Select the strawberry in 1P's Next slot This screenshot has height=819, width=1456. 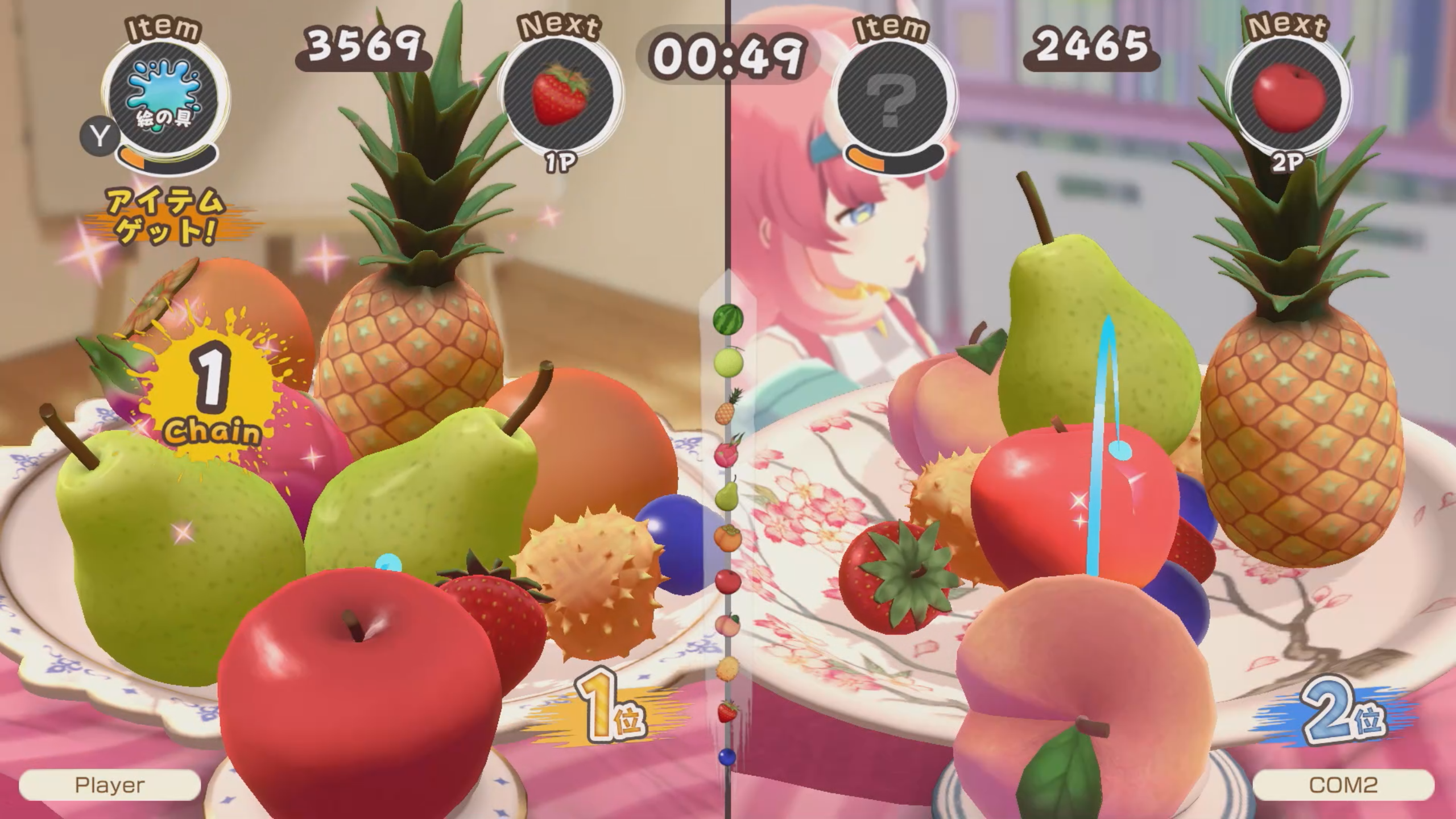[x=560, y=97]
